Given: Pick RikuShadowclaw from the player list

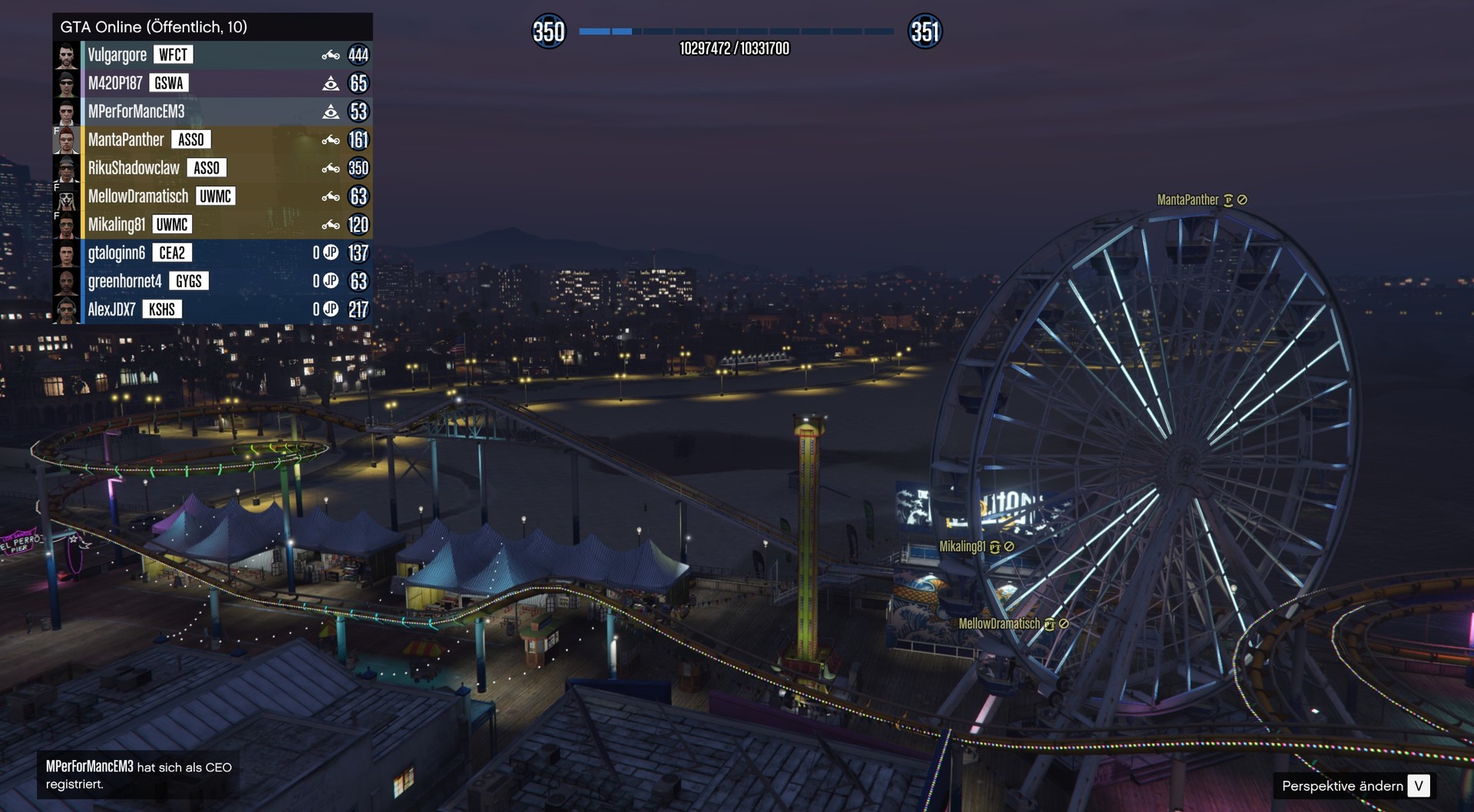Looking at the screenshot, I should click(x=134, y=168).
